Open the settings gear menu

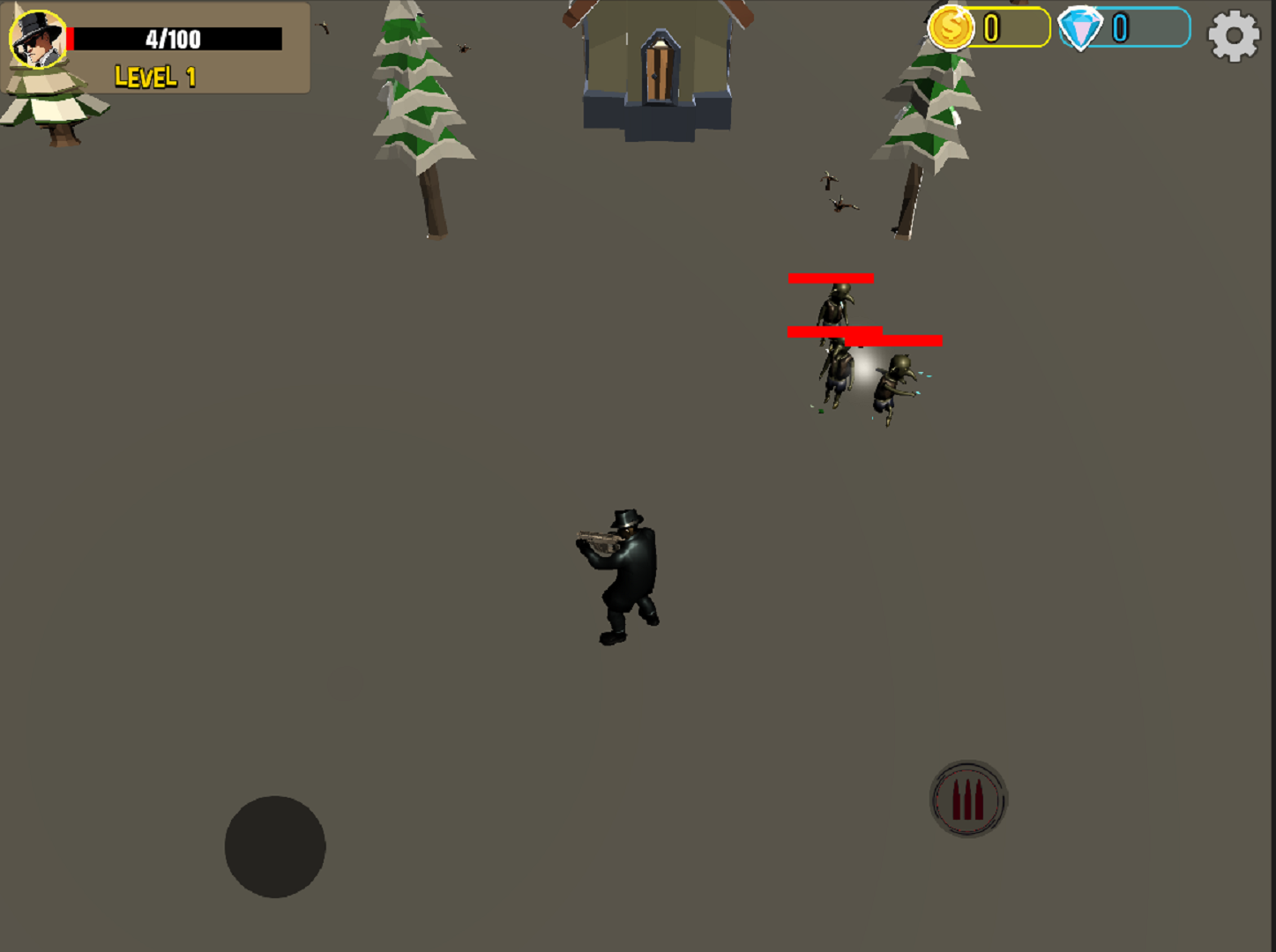coord(1234,36)
